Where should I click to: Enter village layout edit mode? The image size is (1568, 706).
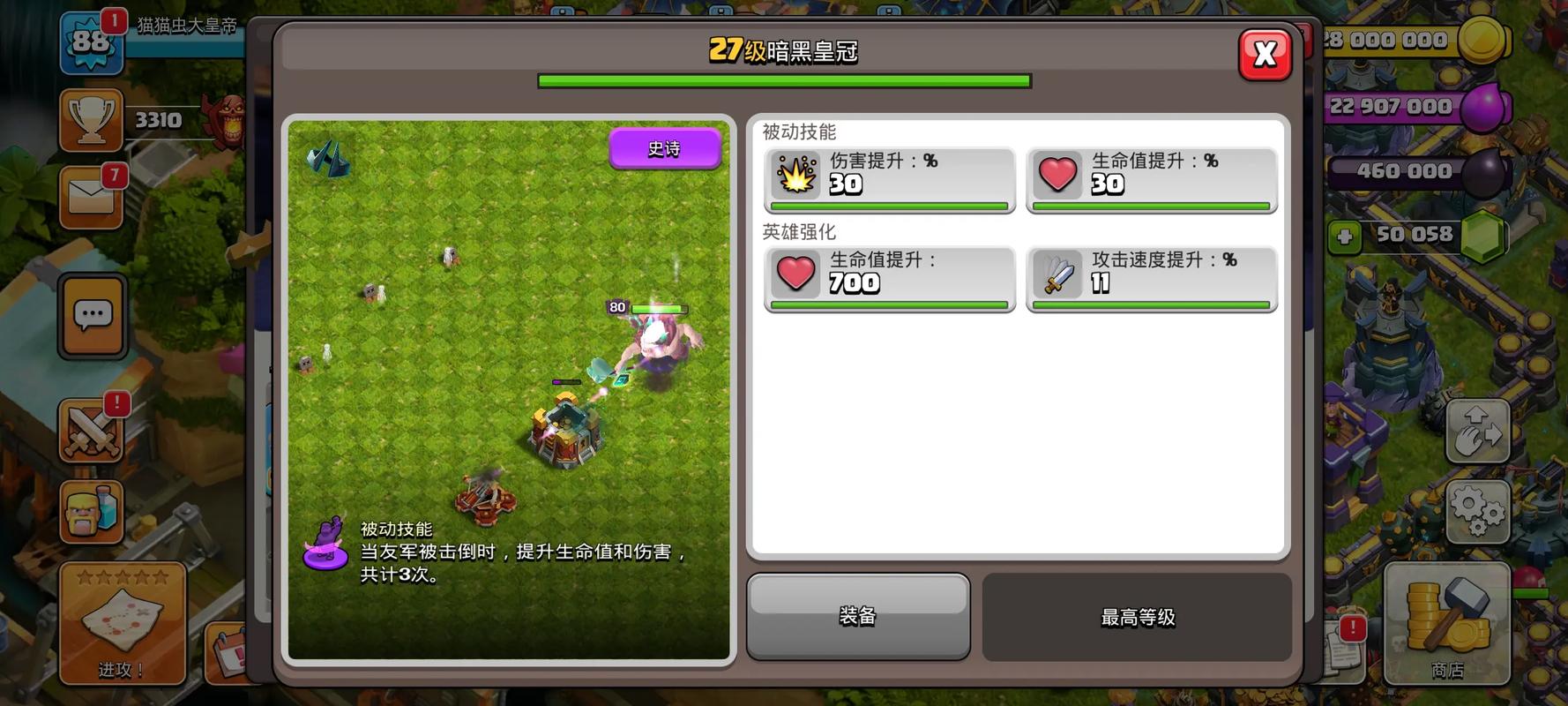(x=1478, y=431)
